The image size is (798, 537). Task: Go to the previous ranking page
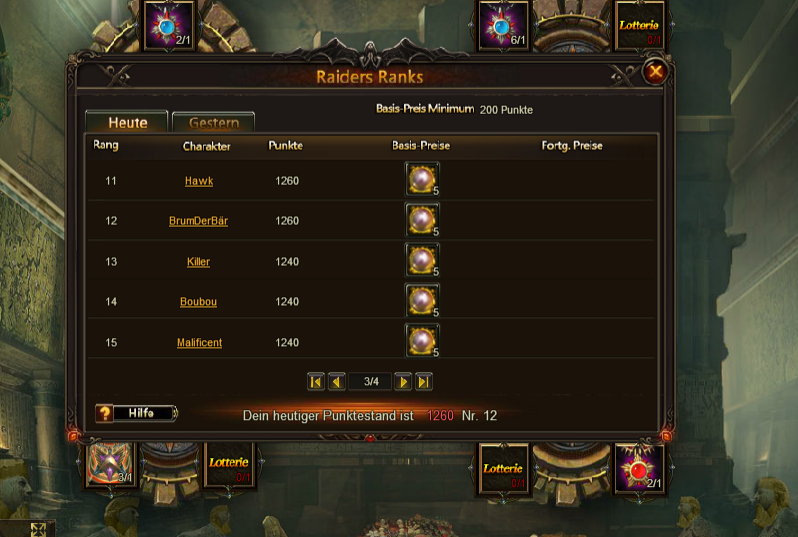point(337,381)
